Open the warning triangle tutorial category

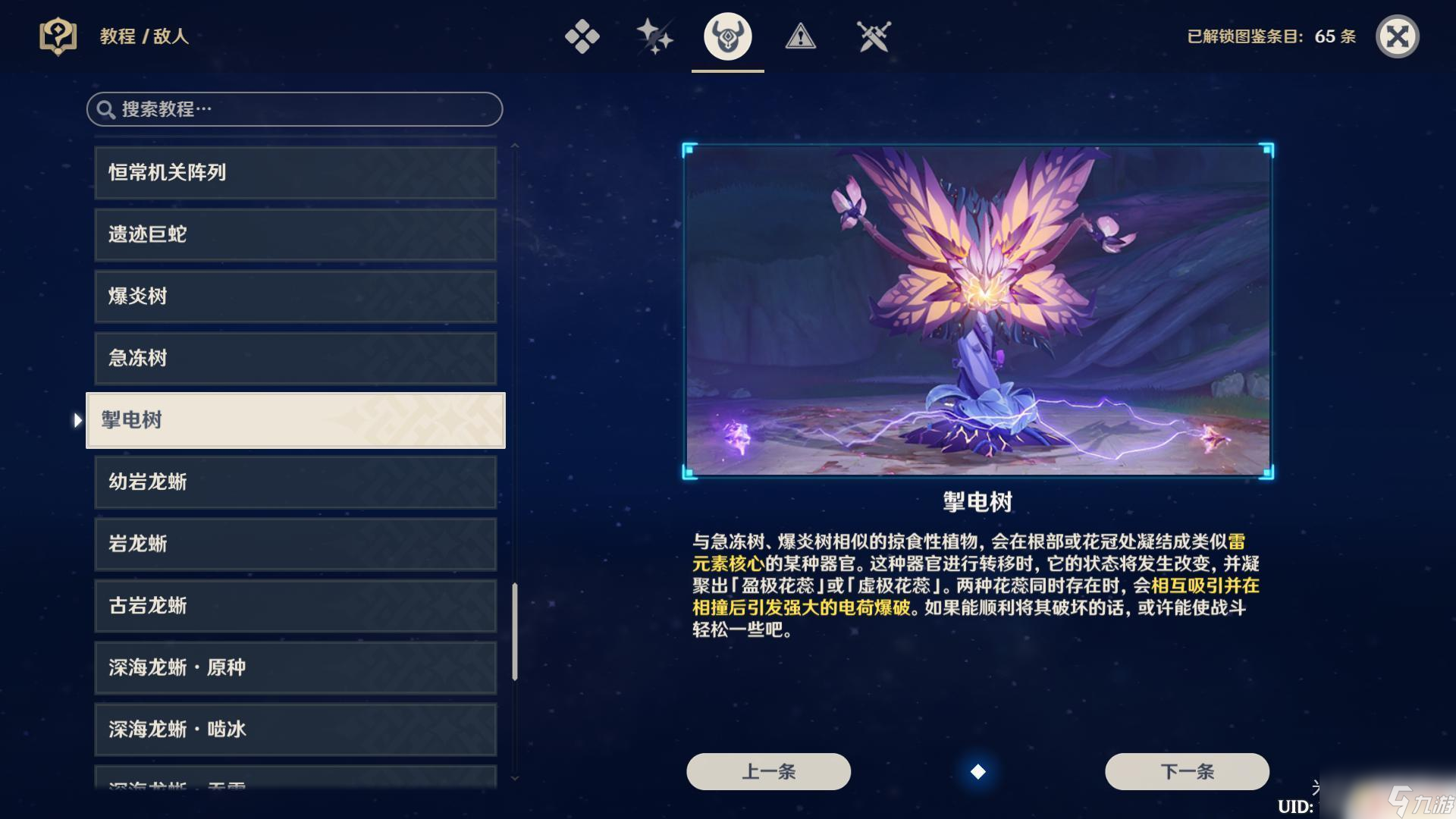tap(801, 36)
